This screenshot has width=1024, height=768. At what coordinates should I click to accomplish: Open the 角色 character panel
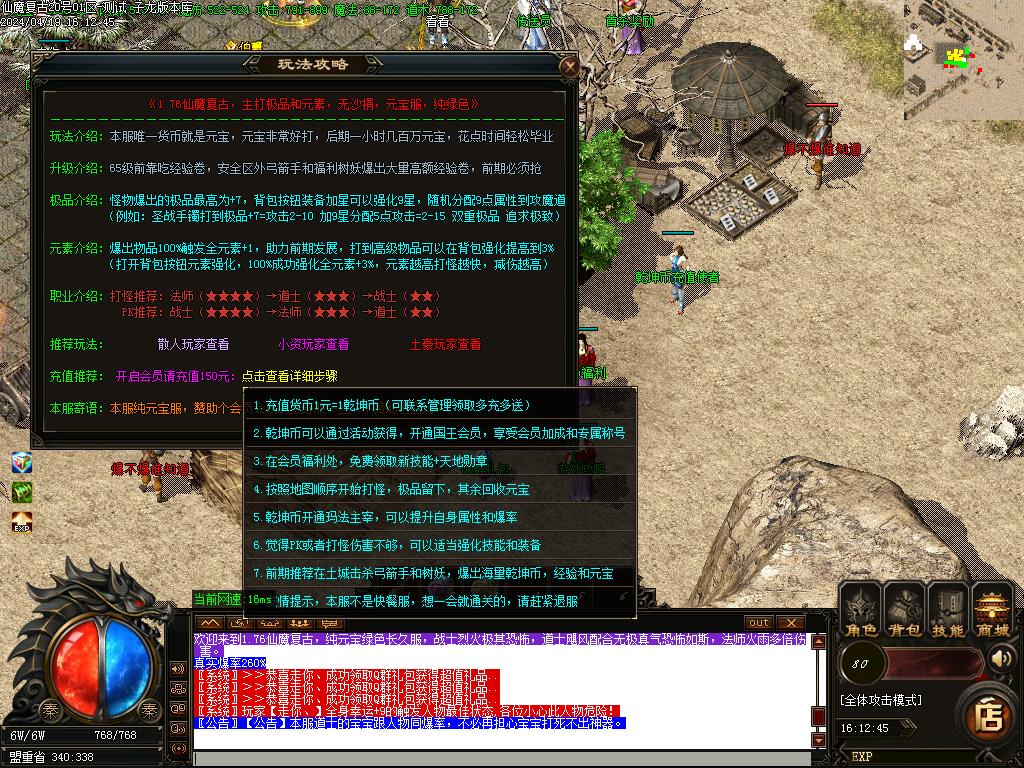click(x=860, y=610)
